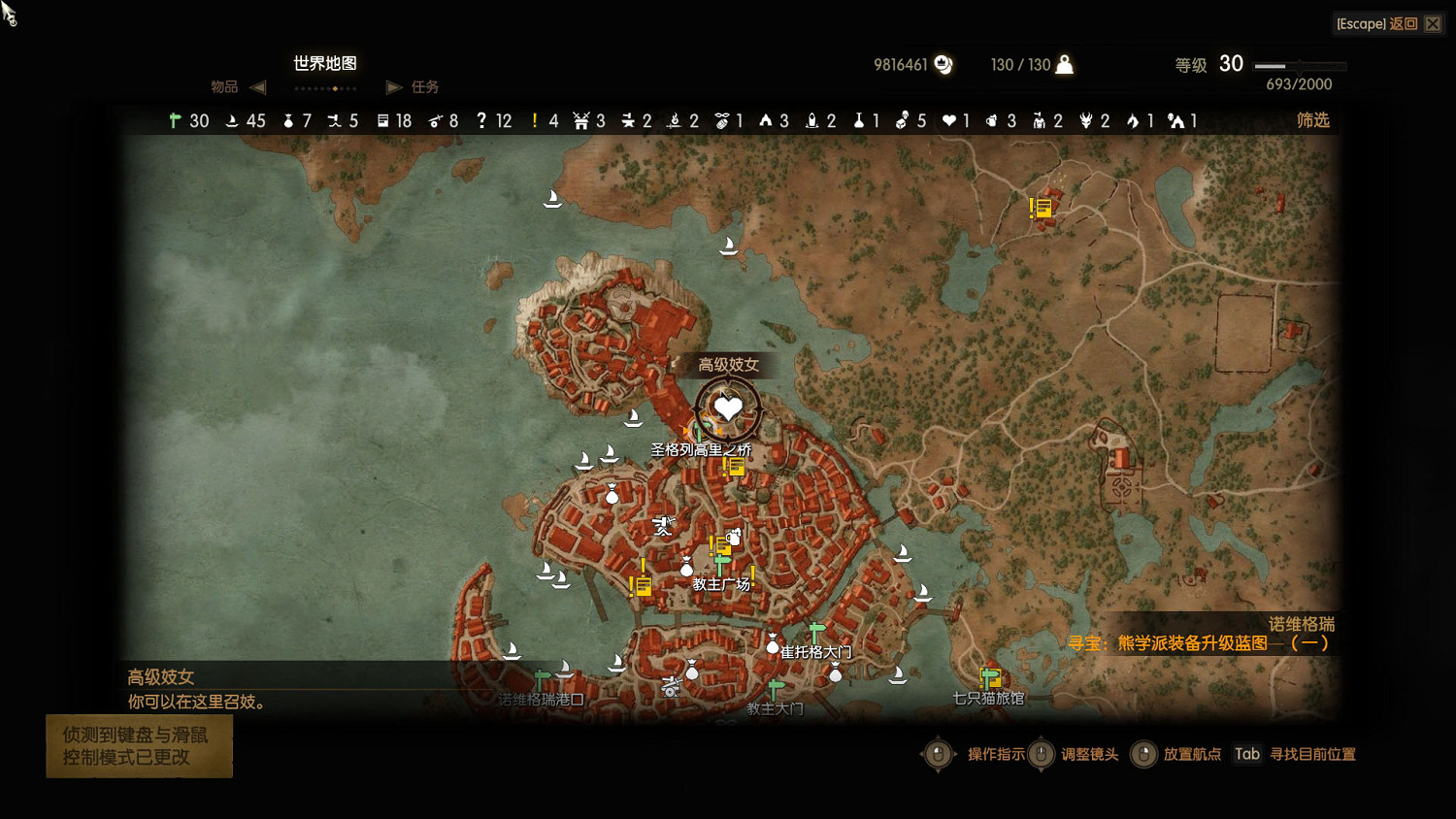This screenshot has width=1456, height=819.
Task: Click the notice board marker below 圣格列高里之桥
Action: 735,467
